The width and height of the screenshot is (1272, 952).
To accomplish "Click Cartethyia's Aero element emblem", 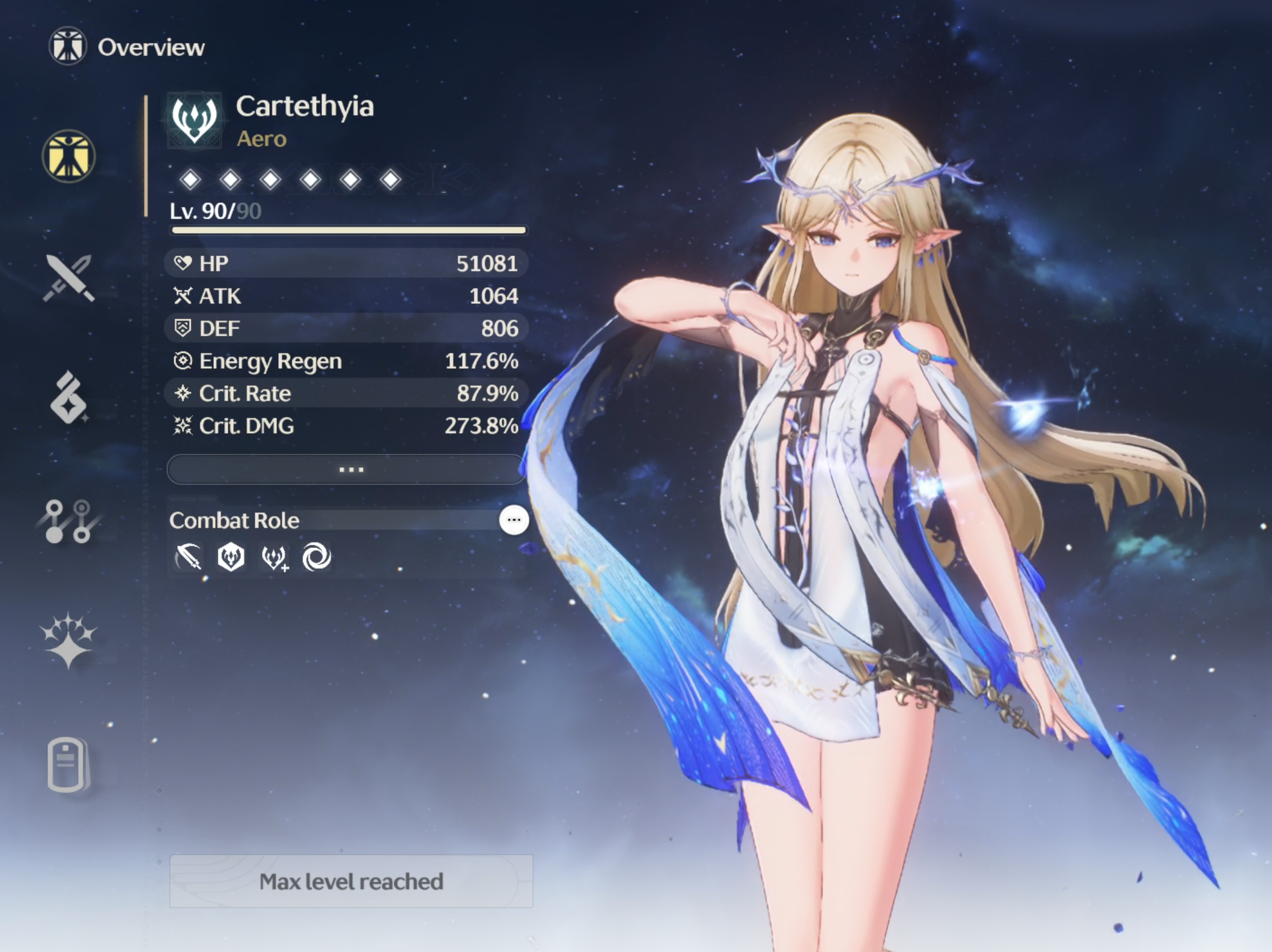I will [194, 120].
